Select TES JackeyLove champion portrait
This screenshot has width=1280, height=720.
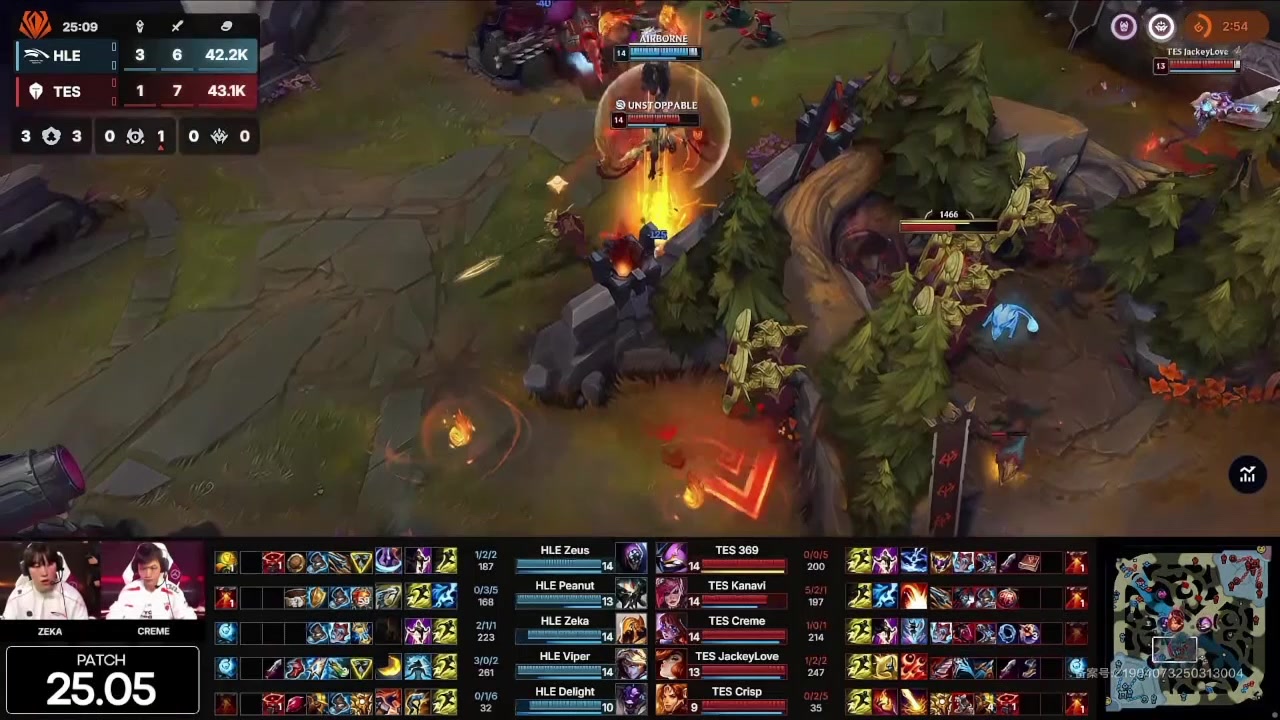point(671,665)
